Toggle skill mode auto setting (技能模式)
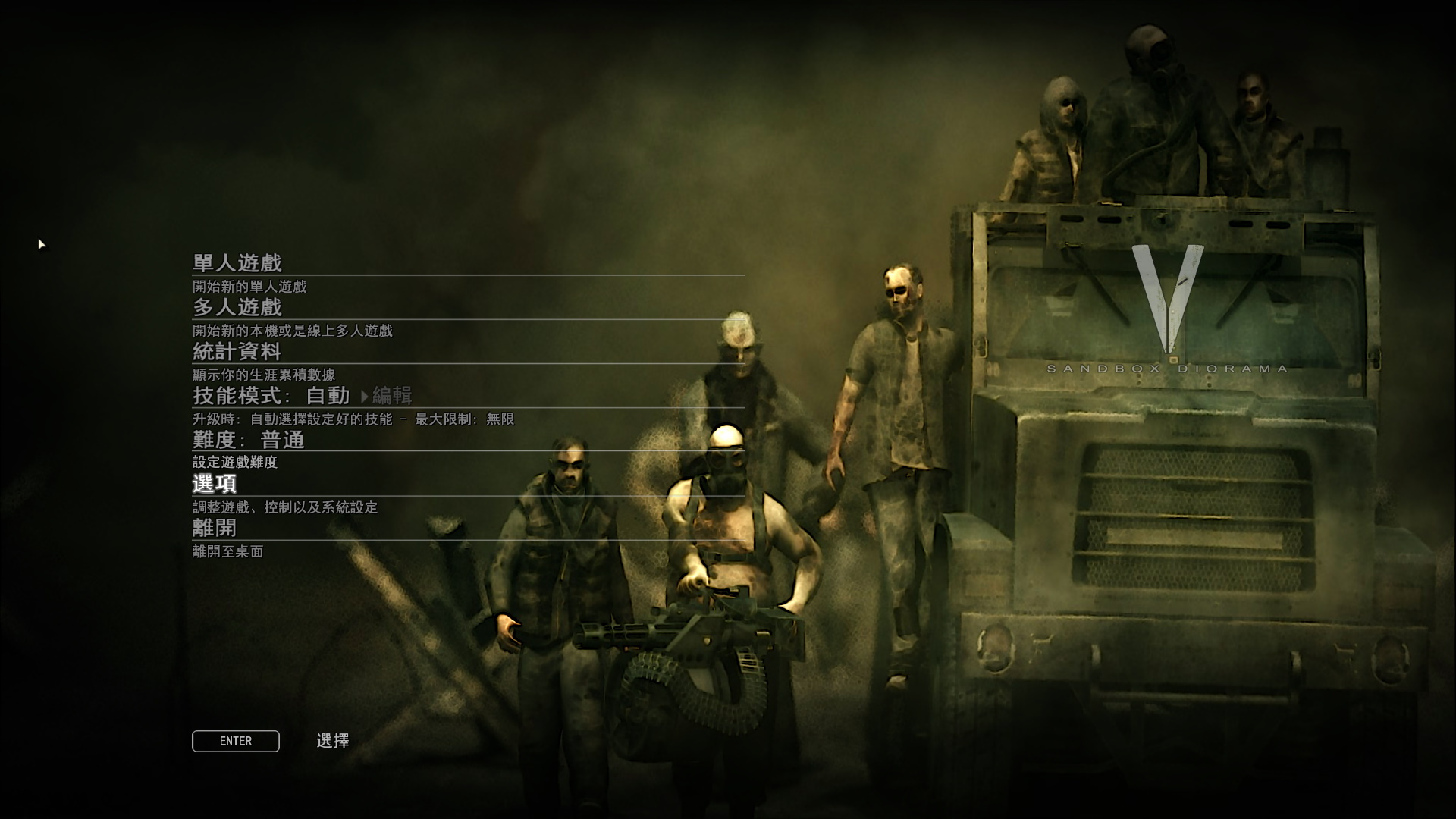 point(271,395)
